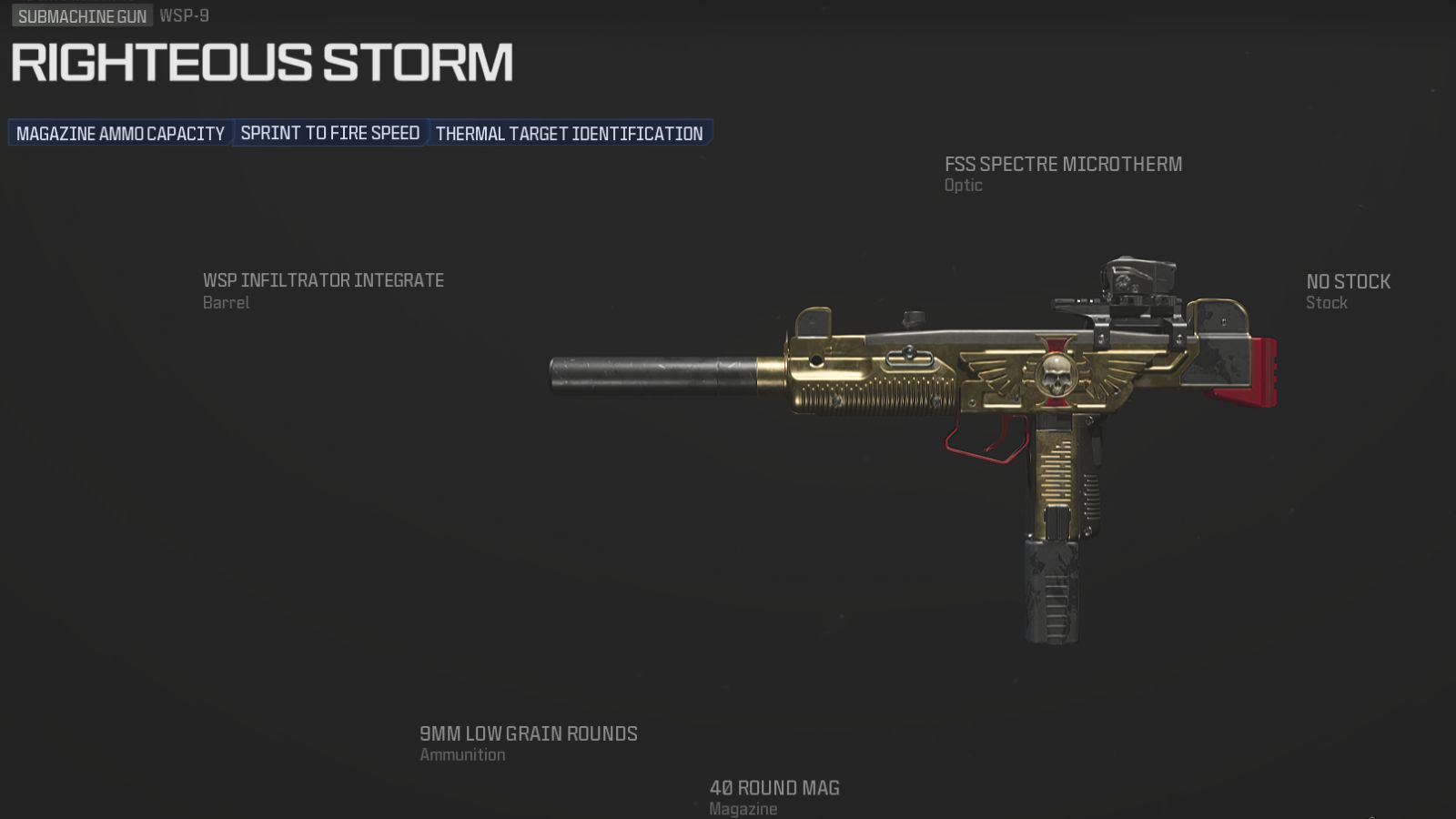Open the 9MM LOW GRAIN ROUNDS ammunition attachment

pyautogui.click(x=528, y=733)
